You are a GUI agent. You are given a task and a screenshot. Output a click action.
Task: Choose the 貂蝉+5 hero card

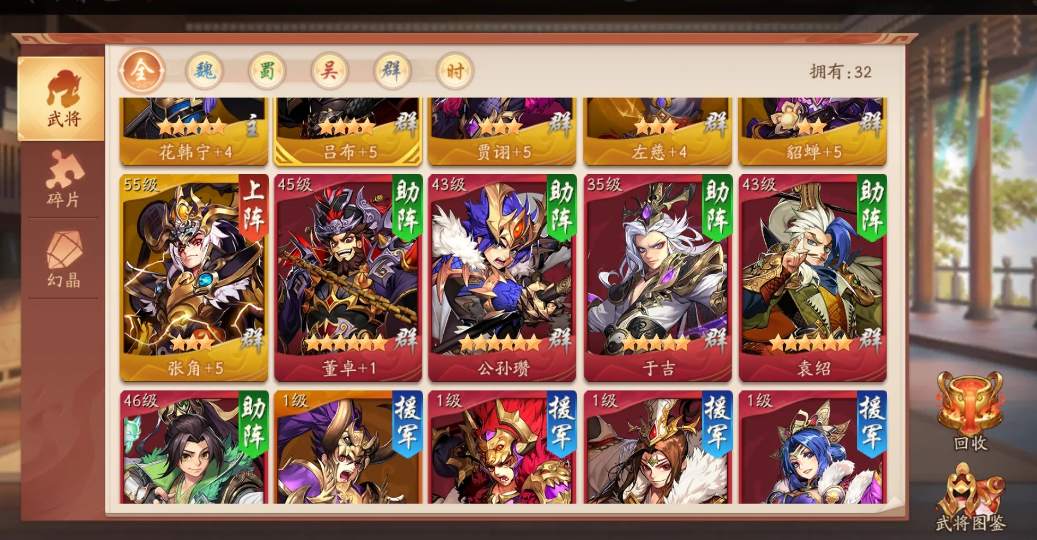811,132
